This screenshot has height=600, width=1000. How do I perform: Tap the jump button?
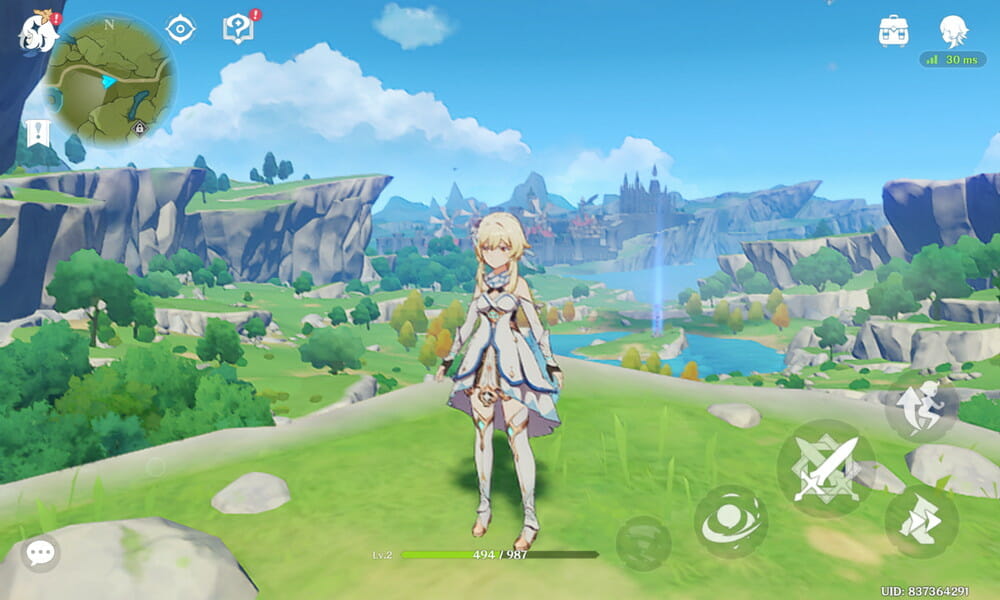click(921, 407)
